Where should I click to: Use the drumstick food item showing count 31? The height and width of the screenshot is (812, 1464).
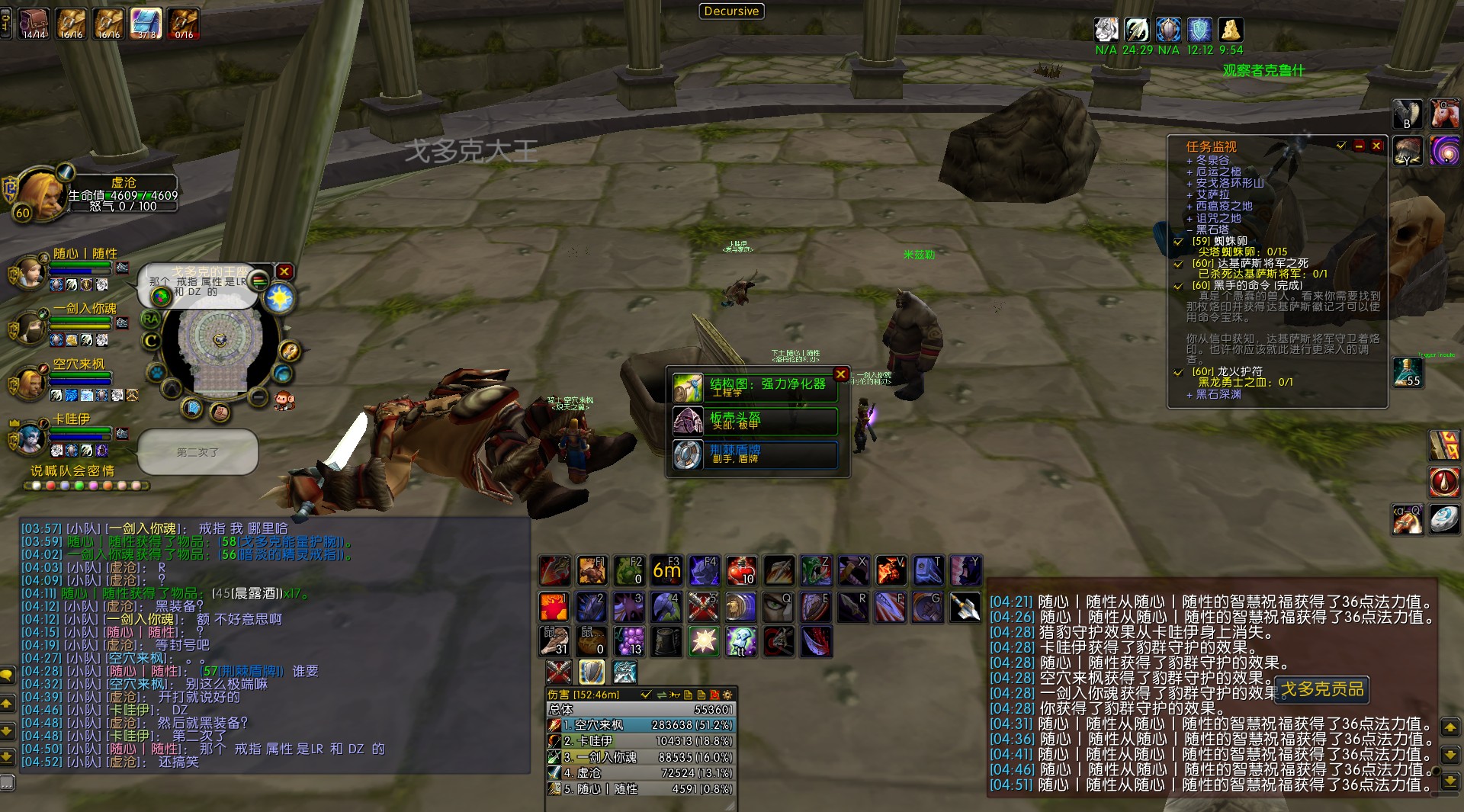(554, 641)
